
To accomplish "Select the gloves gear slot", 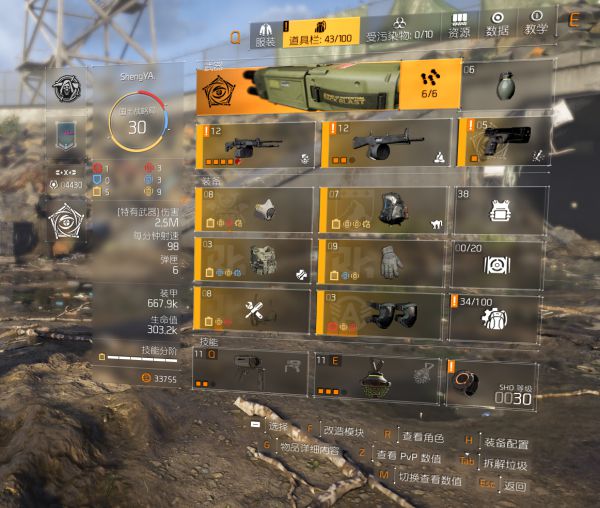I will tap(381, 262).
